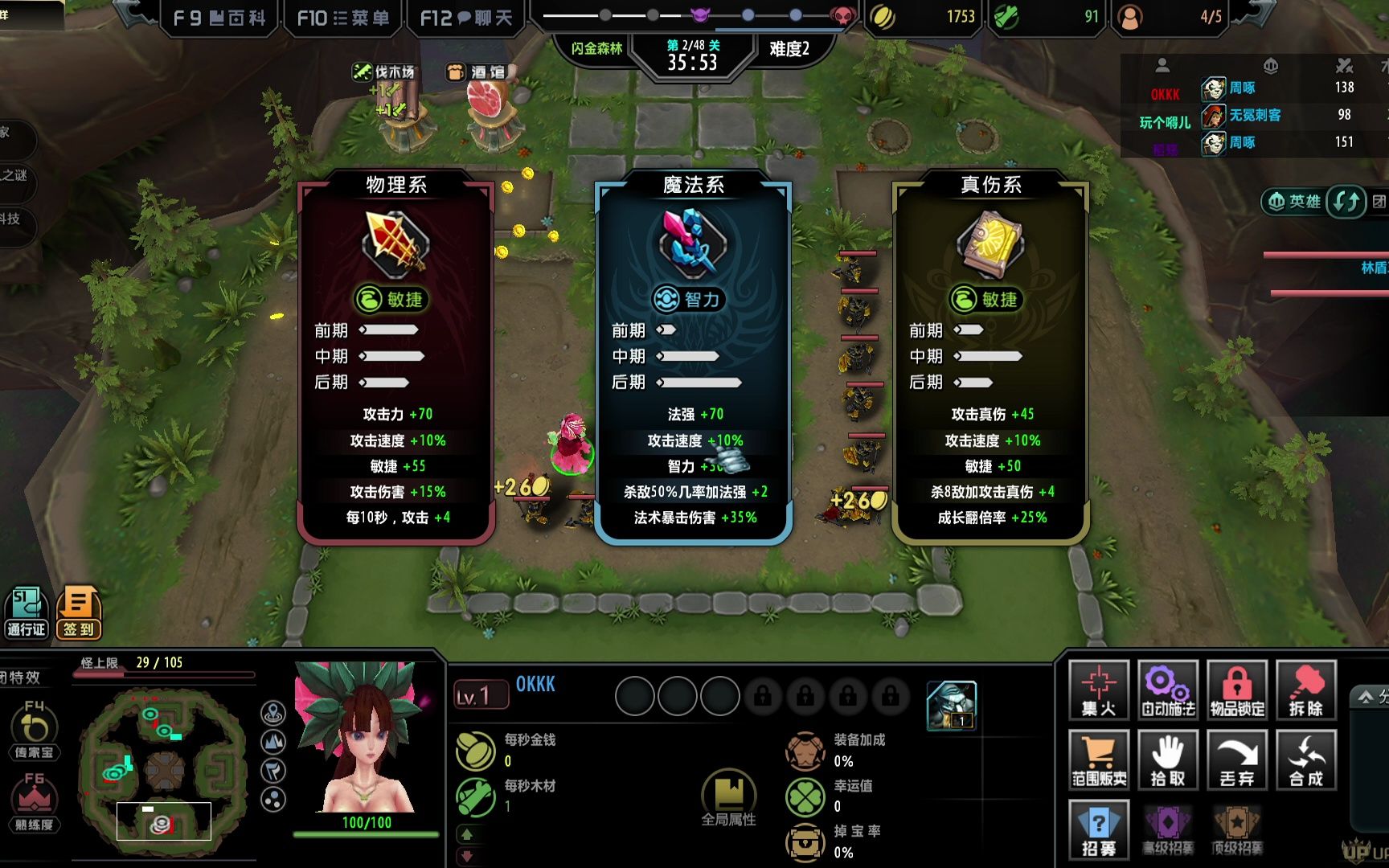Screen dimensions: 1389x868
Task: Open the 签到 daily check-in
Action: pos(79,612)
